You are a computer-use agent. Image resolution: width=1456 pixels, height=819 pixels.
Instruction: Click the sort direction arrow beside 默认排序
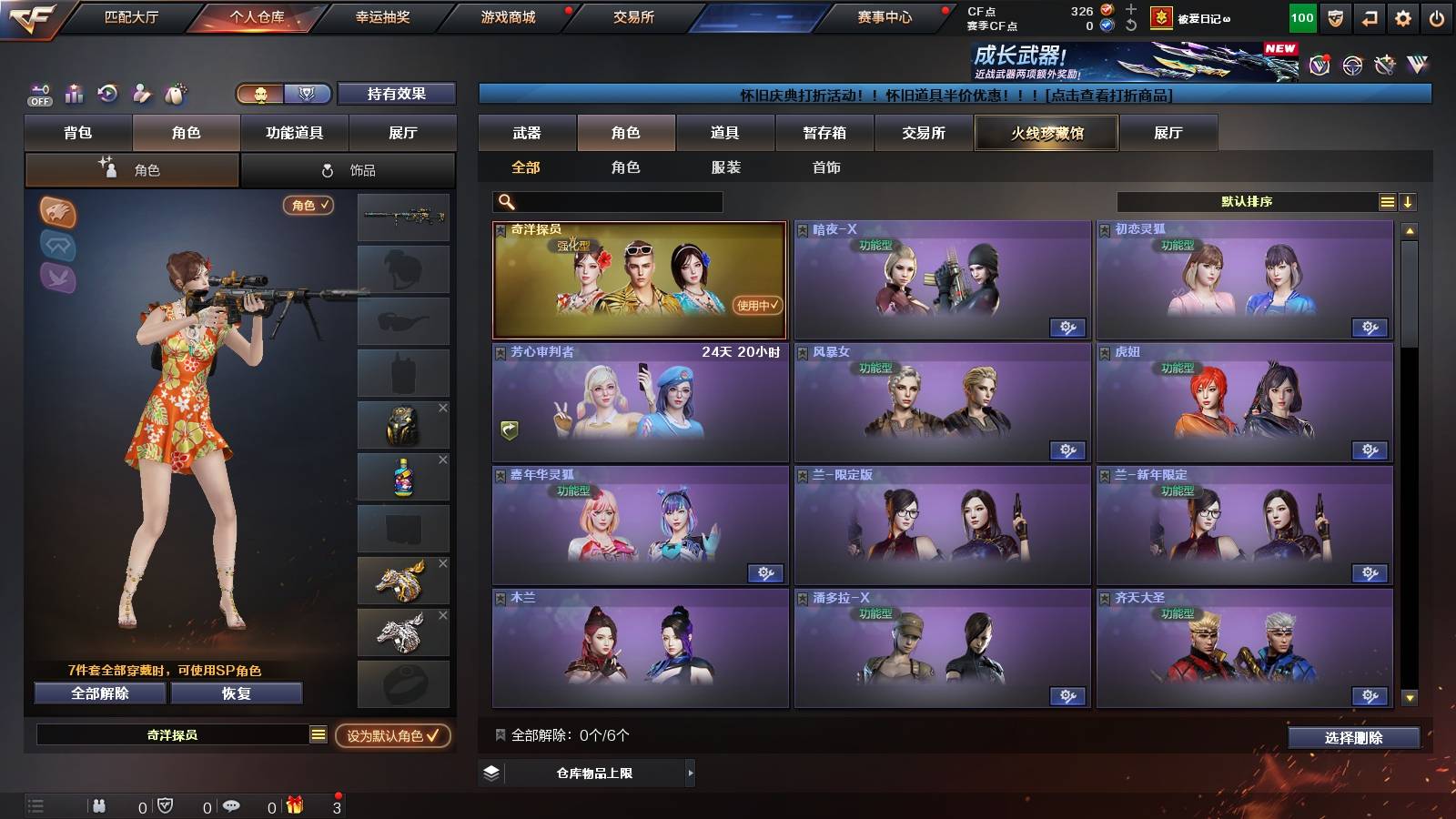pyautogui.click(x=1410, y=201)
